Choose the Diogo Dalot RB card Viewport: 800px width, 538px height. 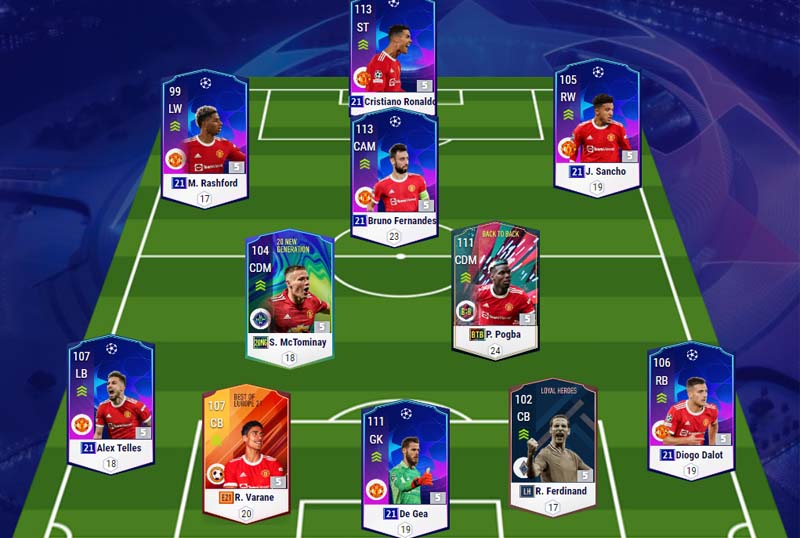[x=690, y=405]
